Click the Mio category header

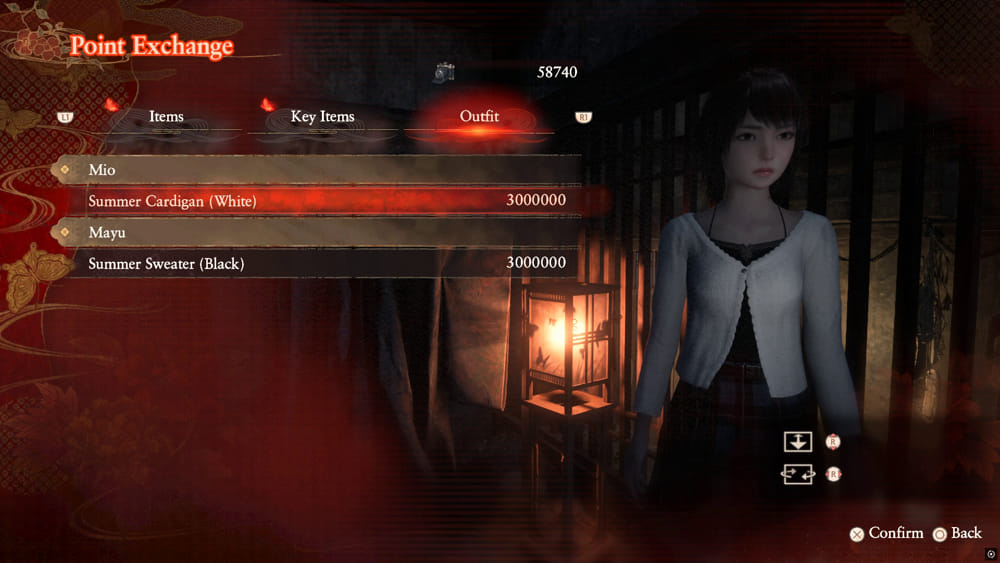tap(320, 170)
